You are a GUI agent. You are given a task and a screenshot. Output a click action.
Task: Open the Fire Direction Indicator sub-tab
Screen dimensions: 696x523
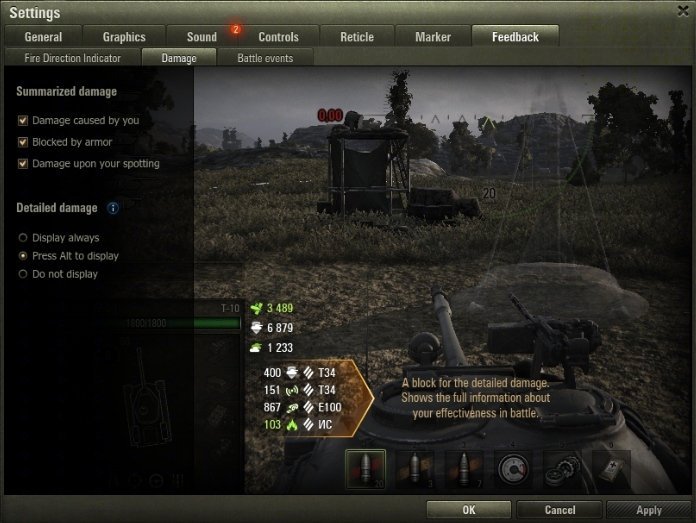[x=73, y=58]
